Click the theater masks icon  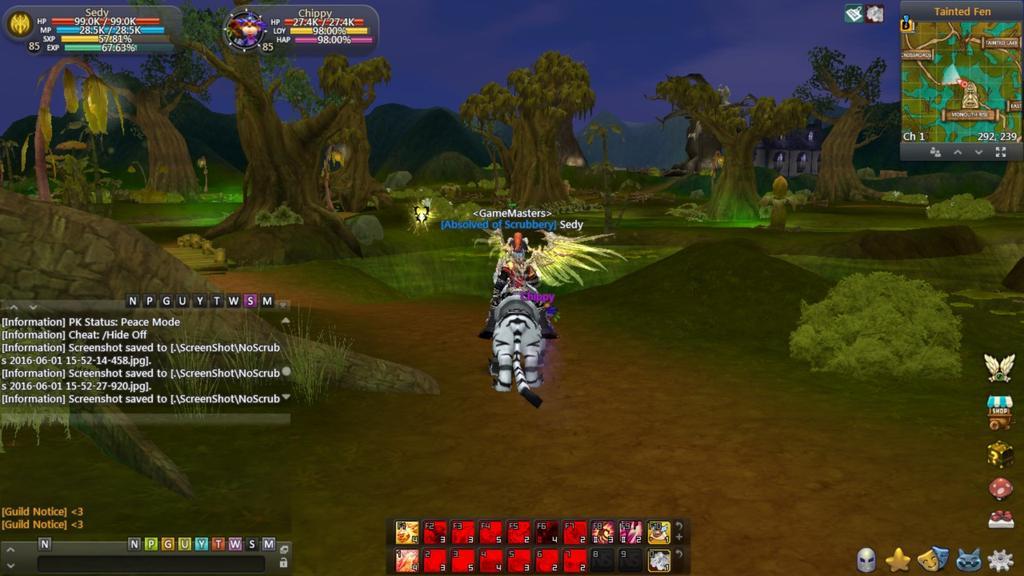(x=932, y=559)
